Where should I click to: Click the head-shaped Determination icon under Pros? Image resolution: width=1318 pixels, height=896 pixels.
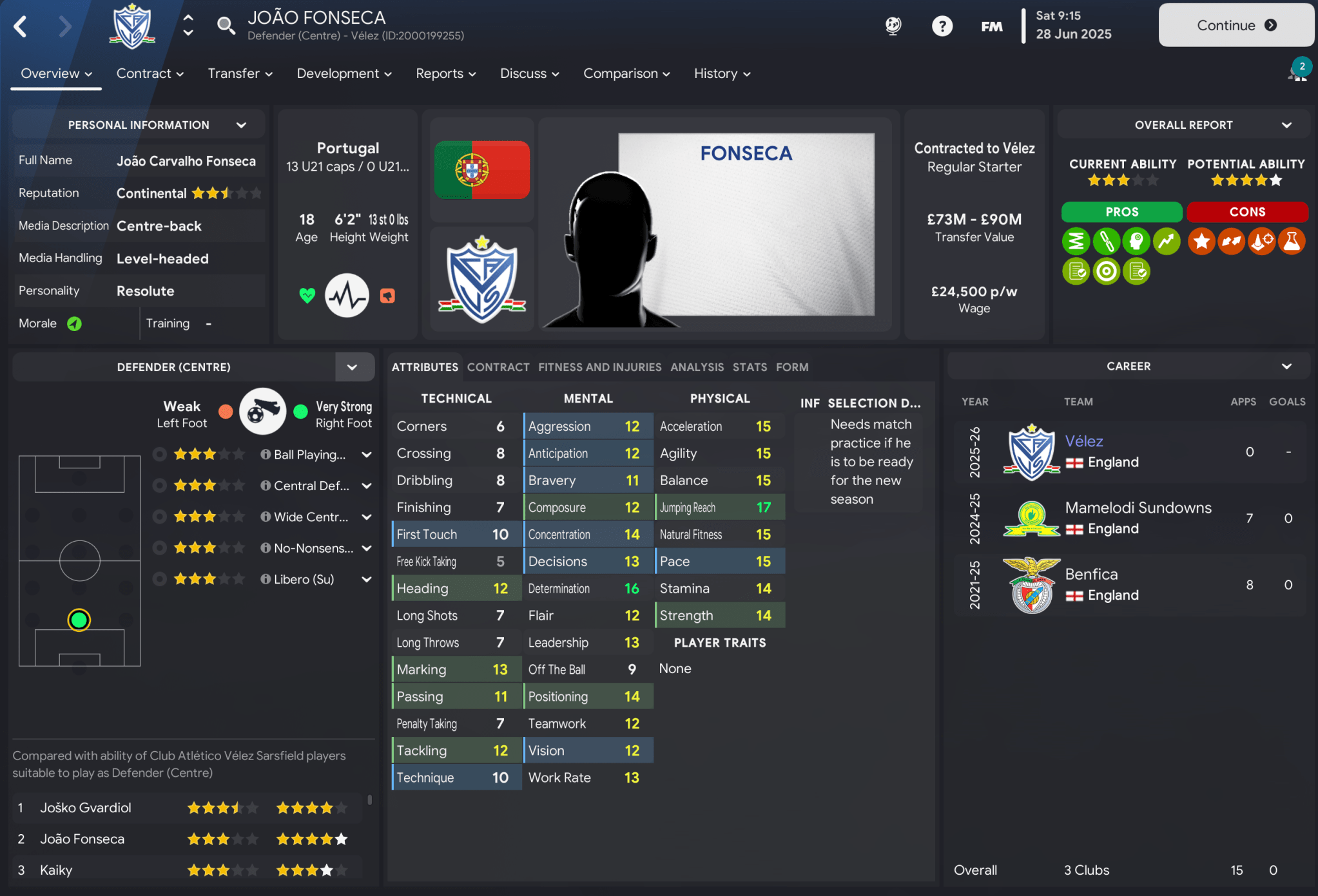click(1136, 241)
